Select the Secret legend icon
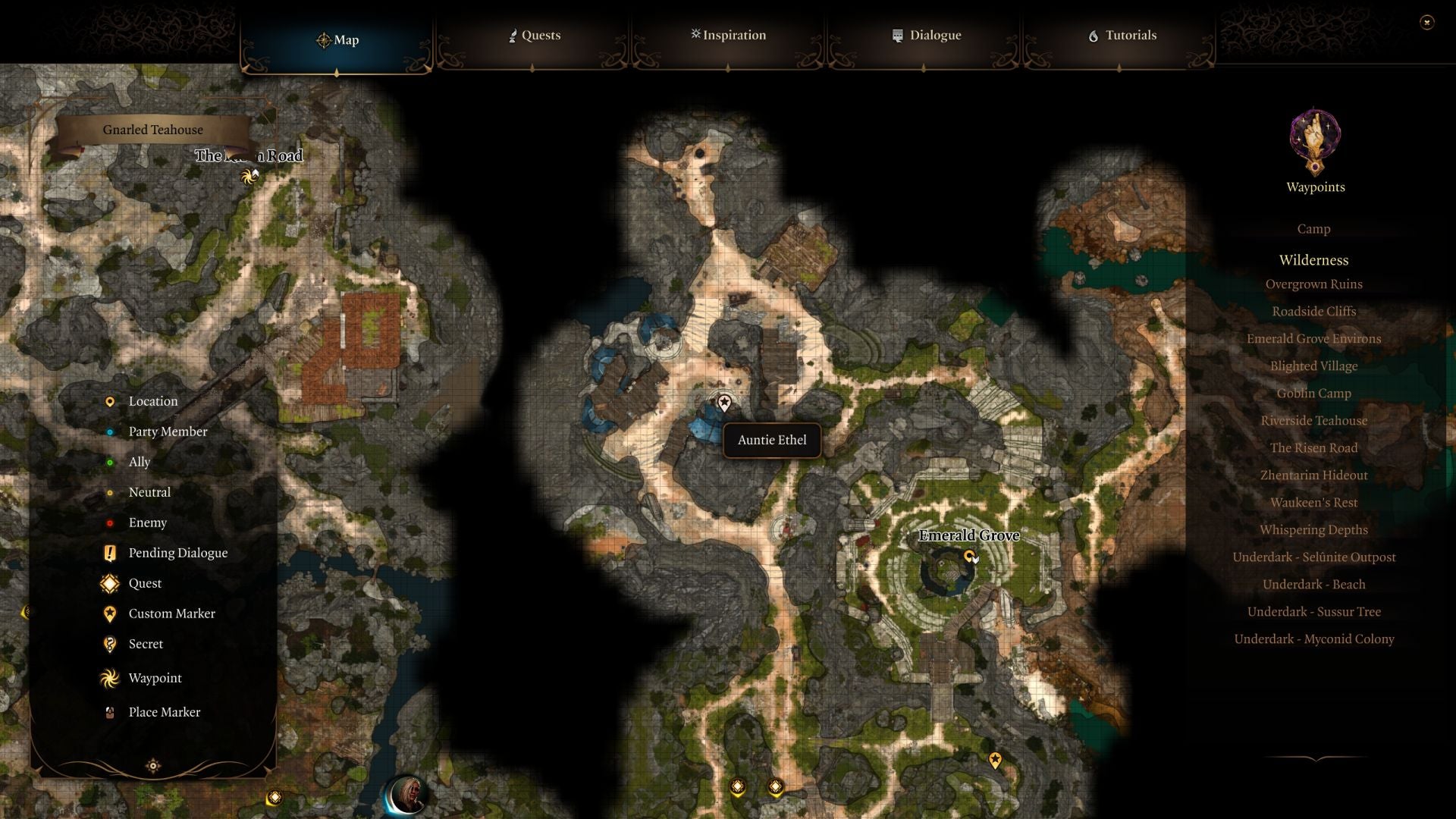Image resolution: width=1456 pixels, height=819 pixels. 111,644
